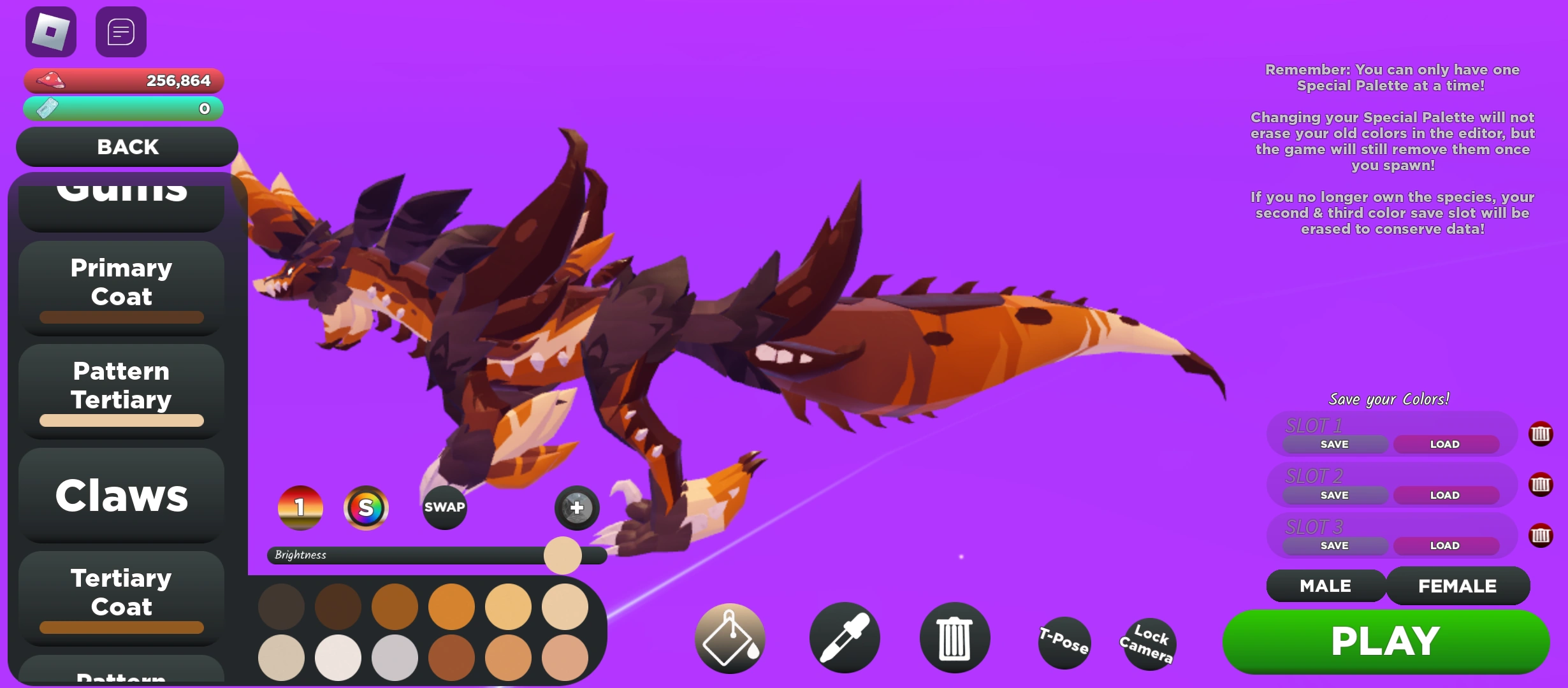Open the Special Palette rainbow S icon
This screenshot has height=688, width=1568.
(367, 508)
